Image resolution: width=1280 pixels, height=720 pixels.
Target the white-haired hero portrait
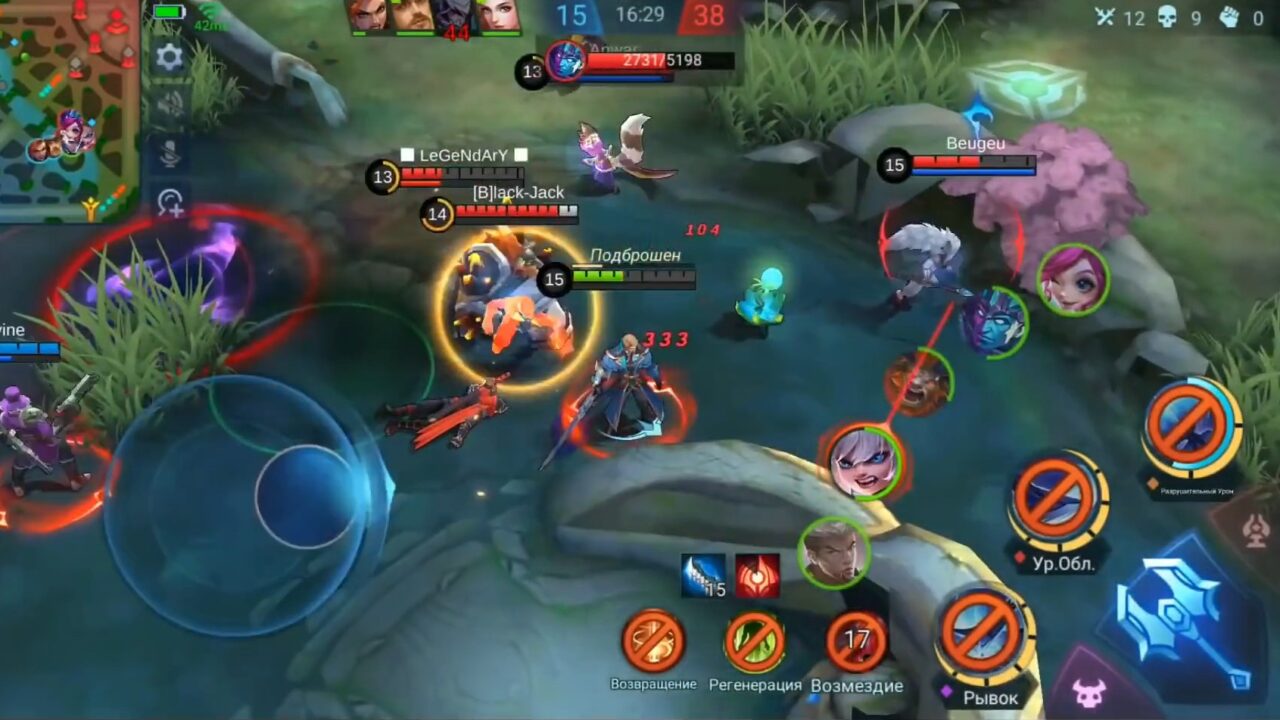[x=863, y=462]
